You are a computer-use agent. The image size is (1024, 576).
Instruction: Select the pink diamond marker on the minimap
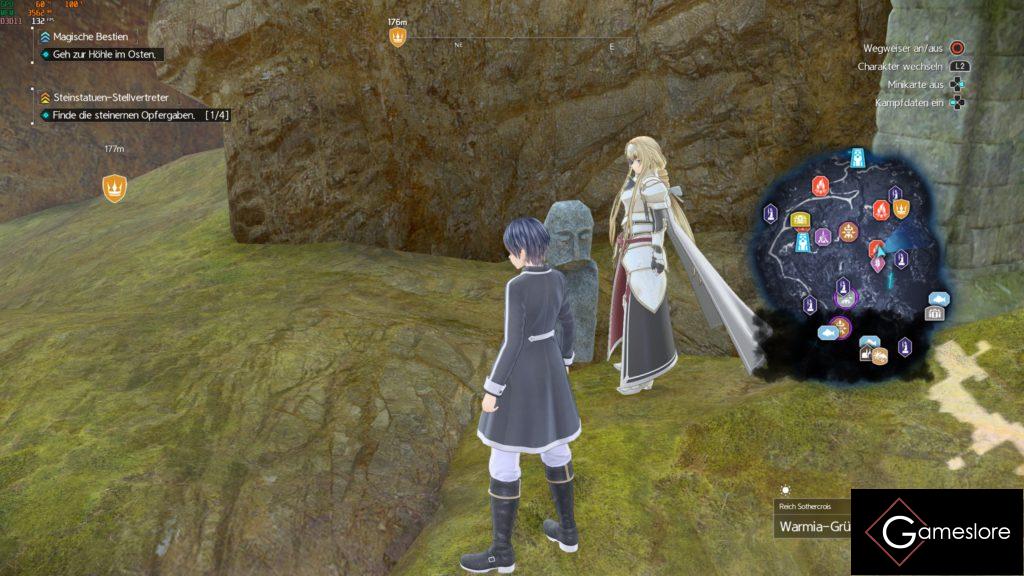tap(878, 264)
